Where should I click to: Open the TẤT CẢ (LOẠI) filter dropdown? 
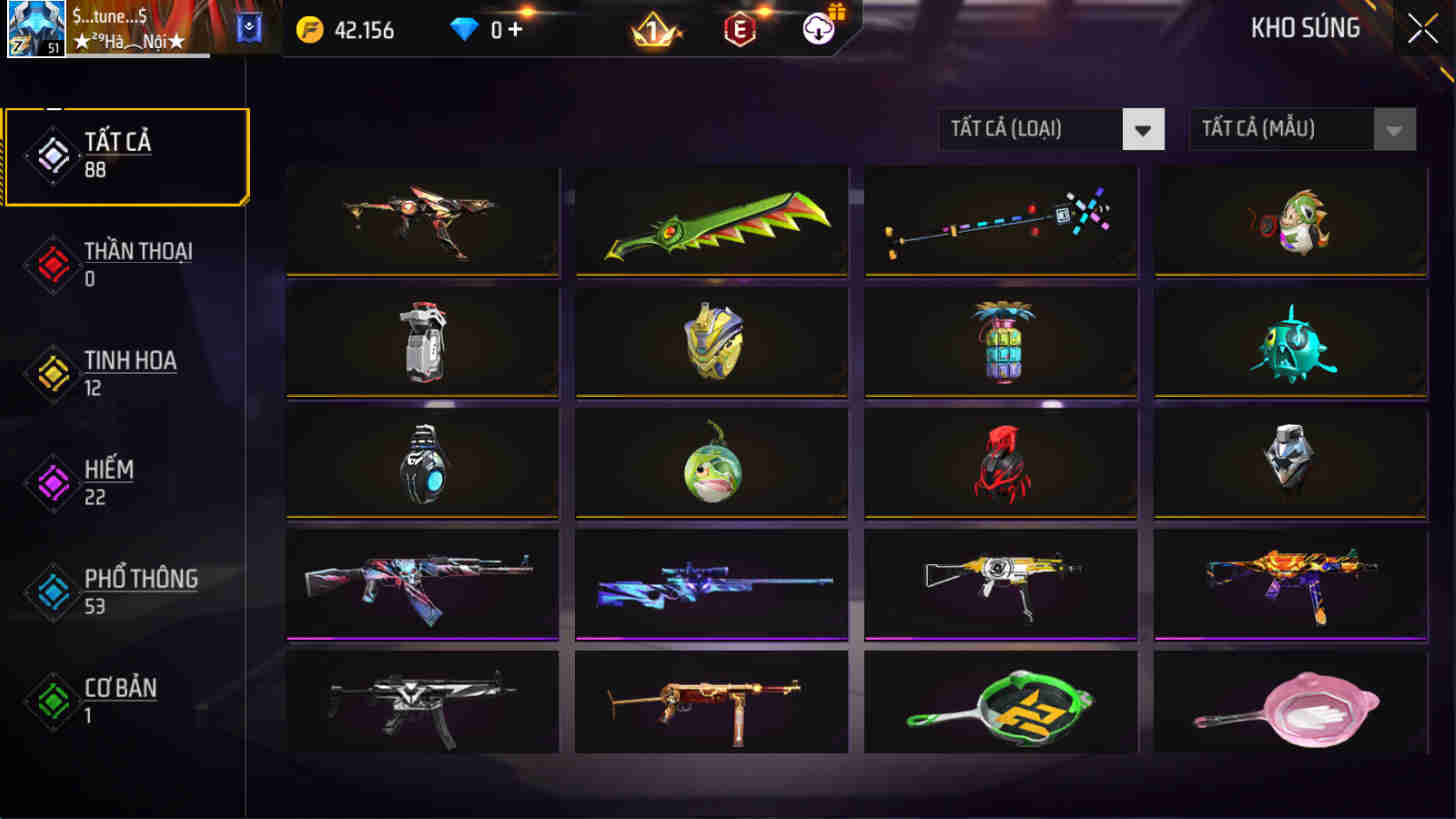click(1050, 129)
